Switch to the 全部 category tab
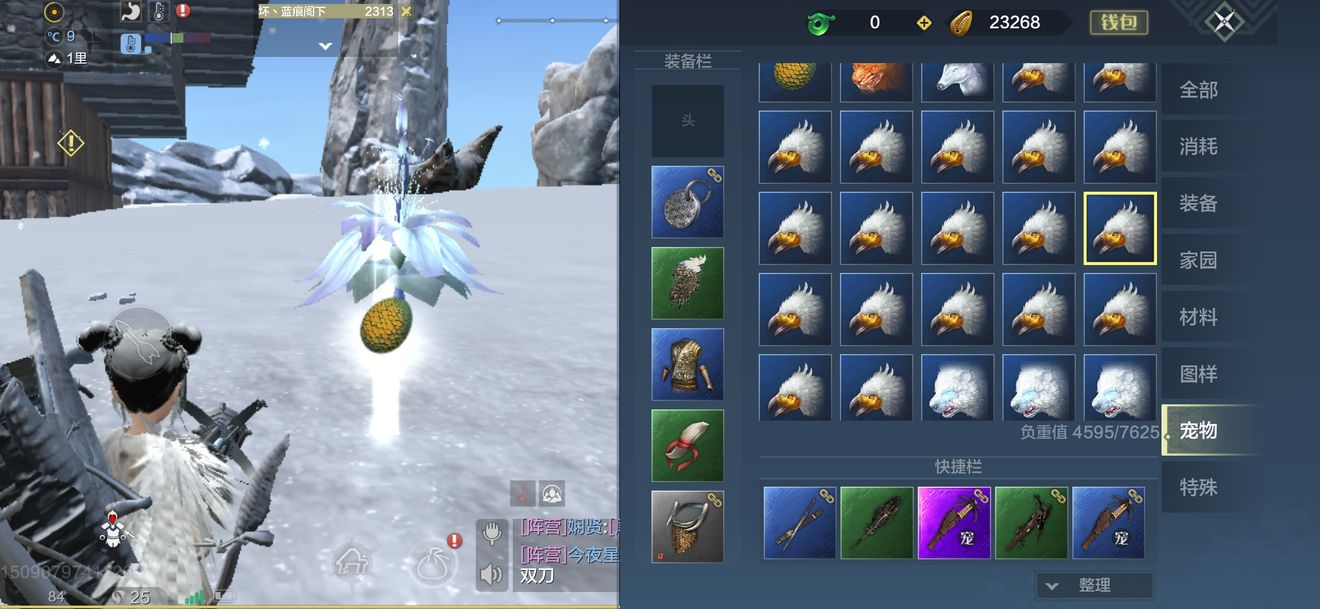The height and width of the screenshot is (609, 1320). 1198,90
